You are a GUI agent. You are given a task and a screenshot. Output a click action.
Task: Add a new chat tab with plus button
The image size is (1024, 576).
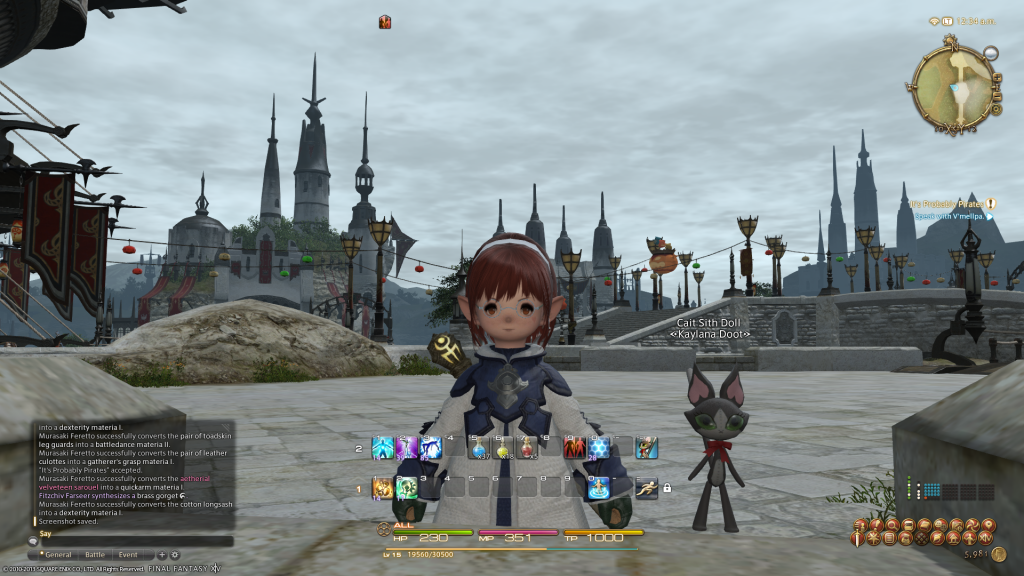click(x=161, y=554)
